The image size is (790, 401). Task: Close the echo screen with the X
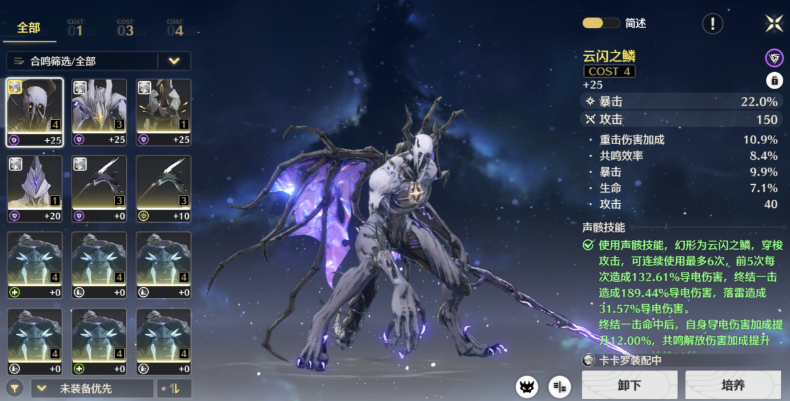click(773, 23)
